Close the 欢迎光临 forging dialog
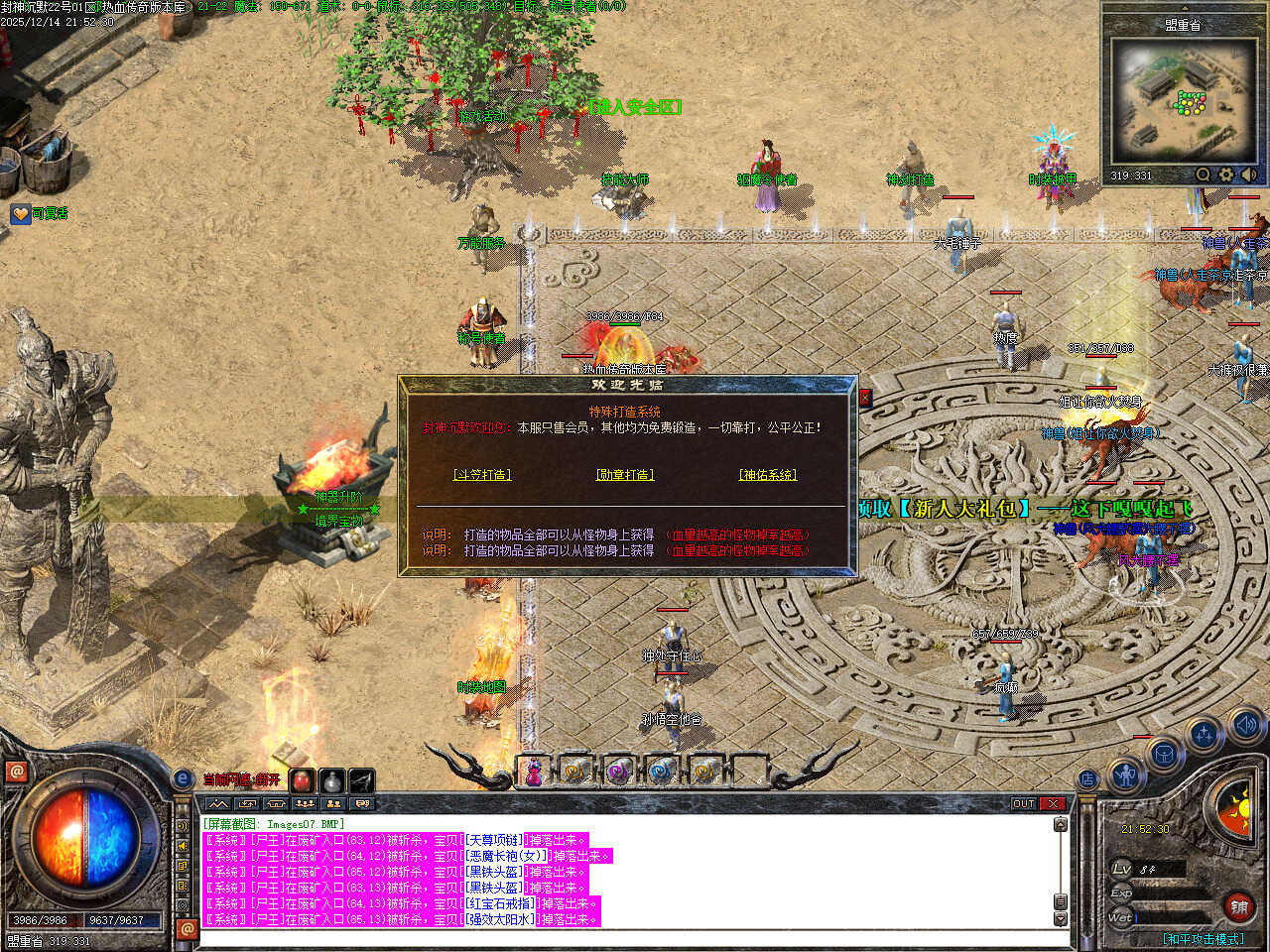The height and width of the screenshot is (952, 1270). coord(864,398)
